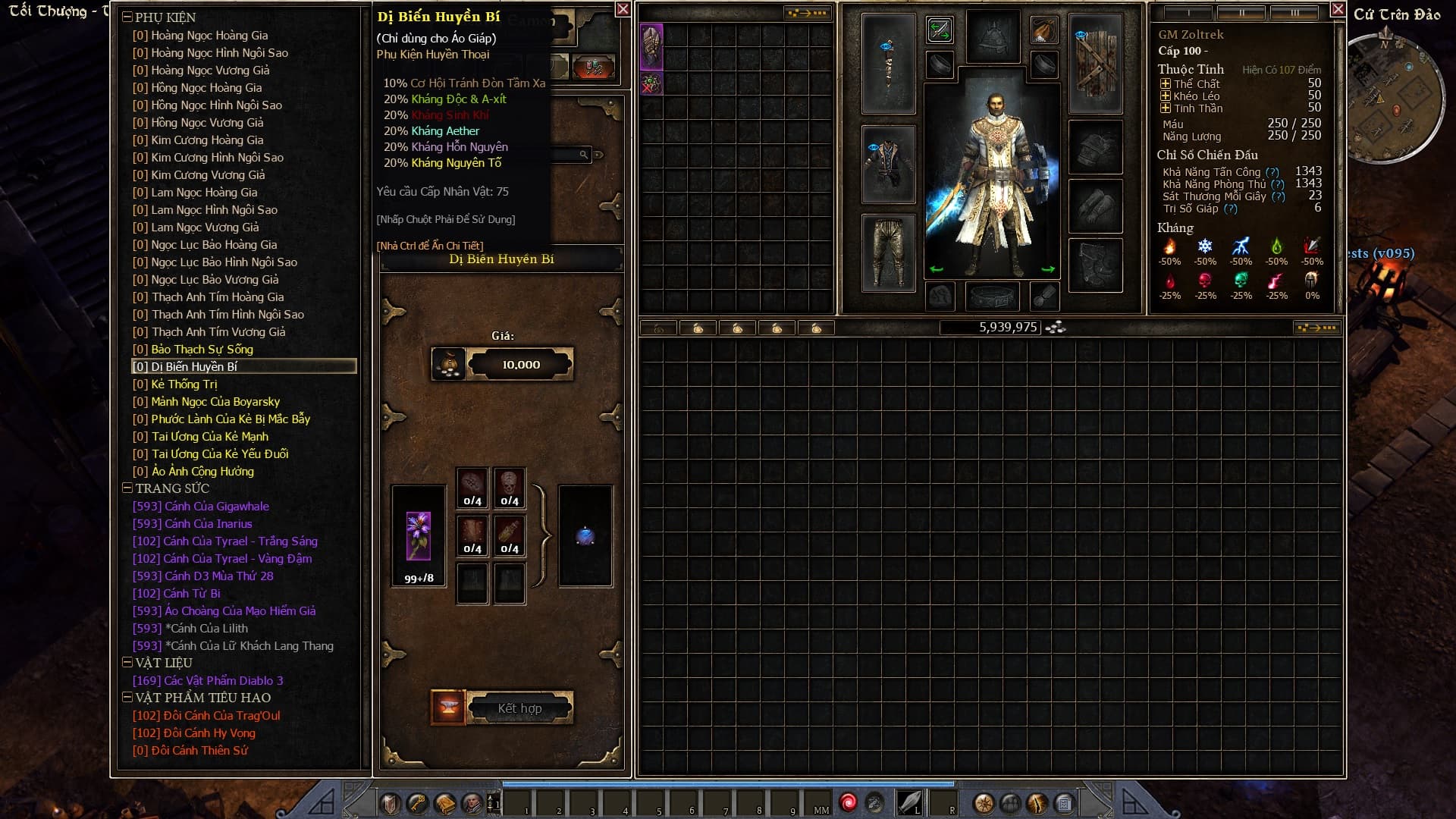Select the purple flower ingredient slot
This screenshot has width=1456, height=819.
[419, 536]
